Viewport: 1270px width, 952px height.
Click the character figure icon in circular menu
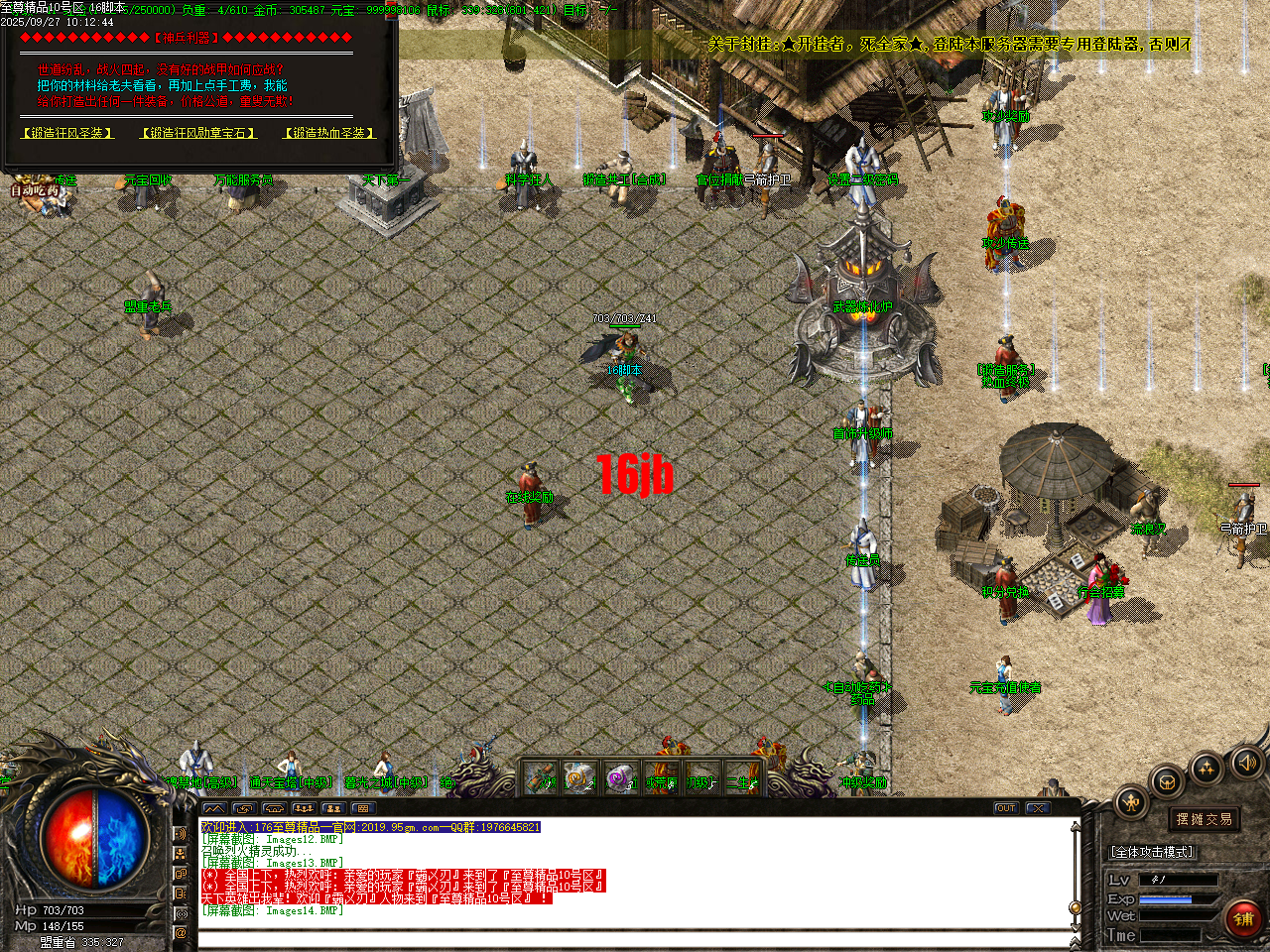(x=1131, y=801)
